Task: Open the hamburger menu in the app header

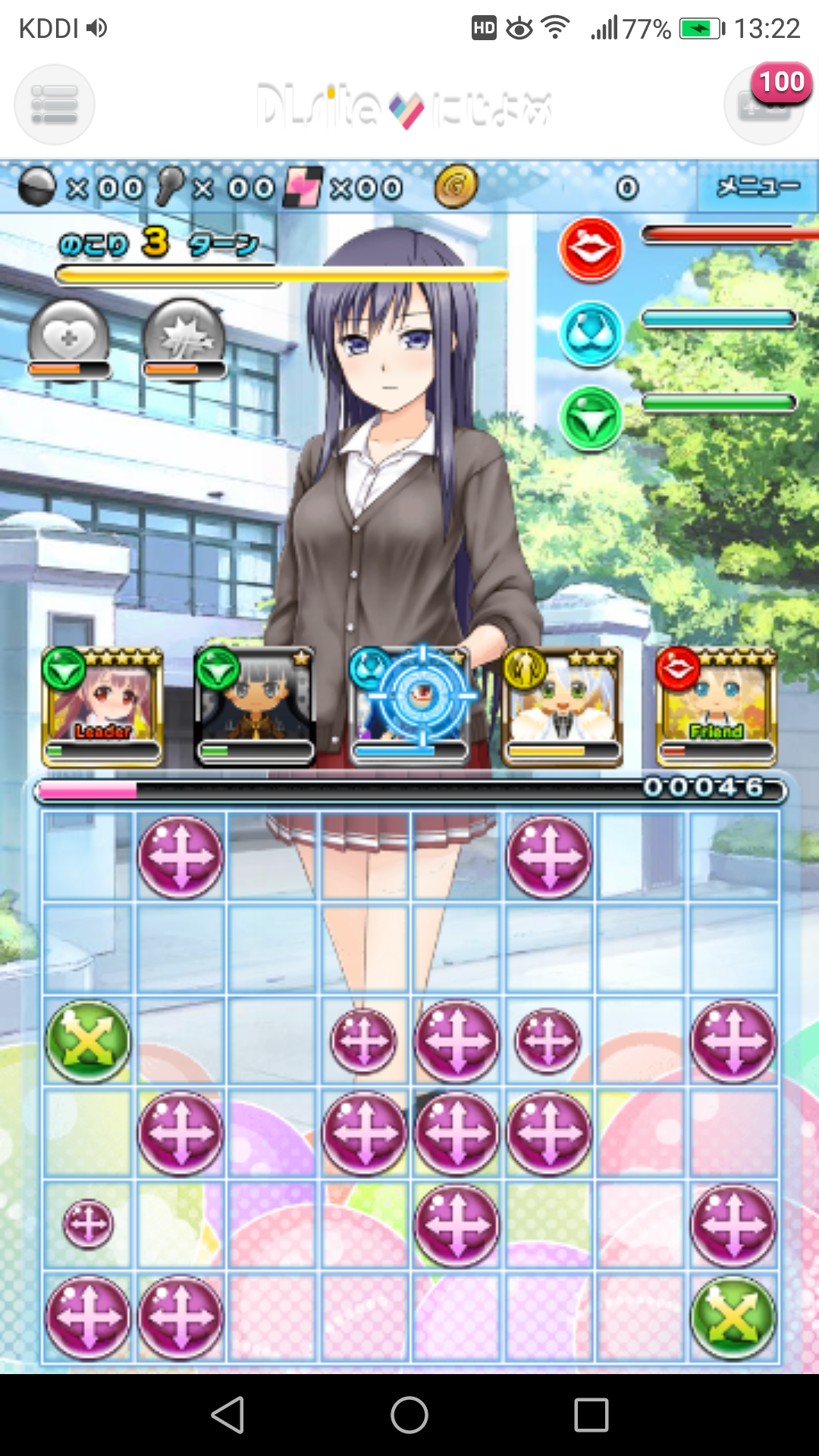Action: tap(55, 105)
